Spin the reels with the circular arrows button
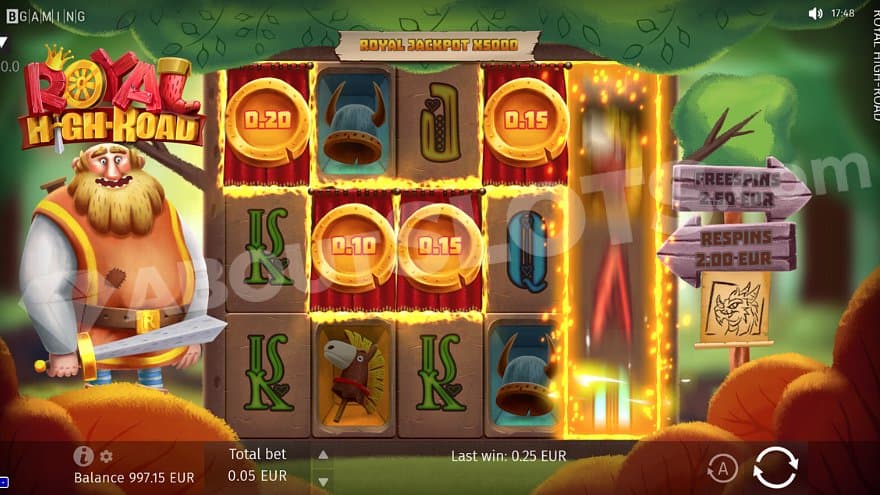Image resolution: width=880 pixels, height=495 pixels. click(x=775, y=467)
